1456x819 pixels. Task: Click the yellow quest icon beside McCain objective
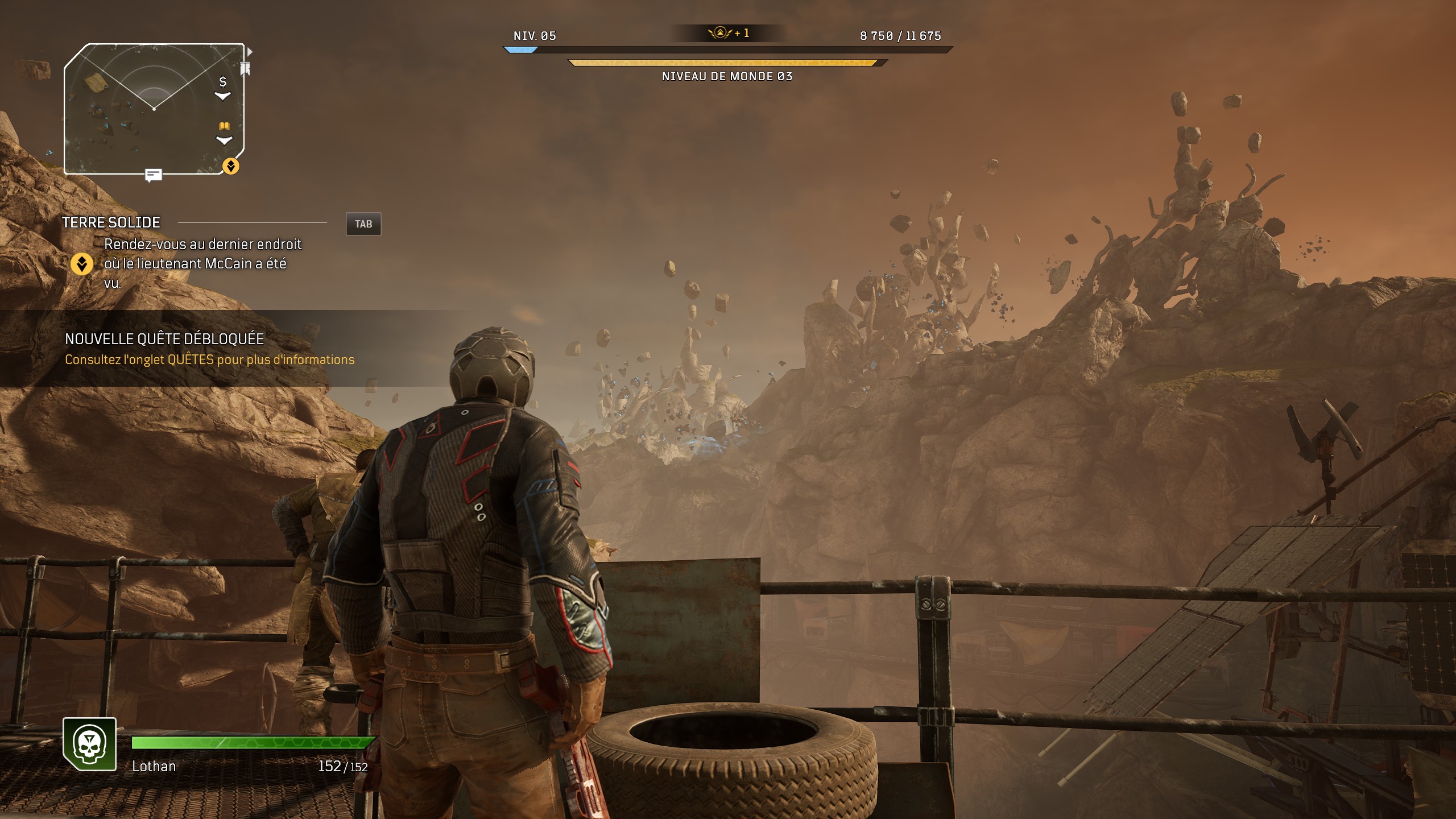tap(82, 264)
